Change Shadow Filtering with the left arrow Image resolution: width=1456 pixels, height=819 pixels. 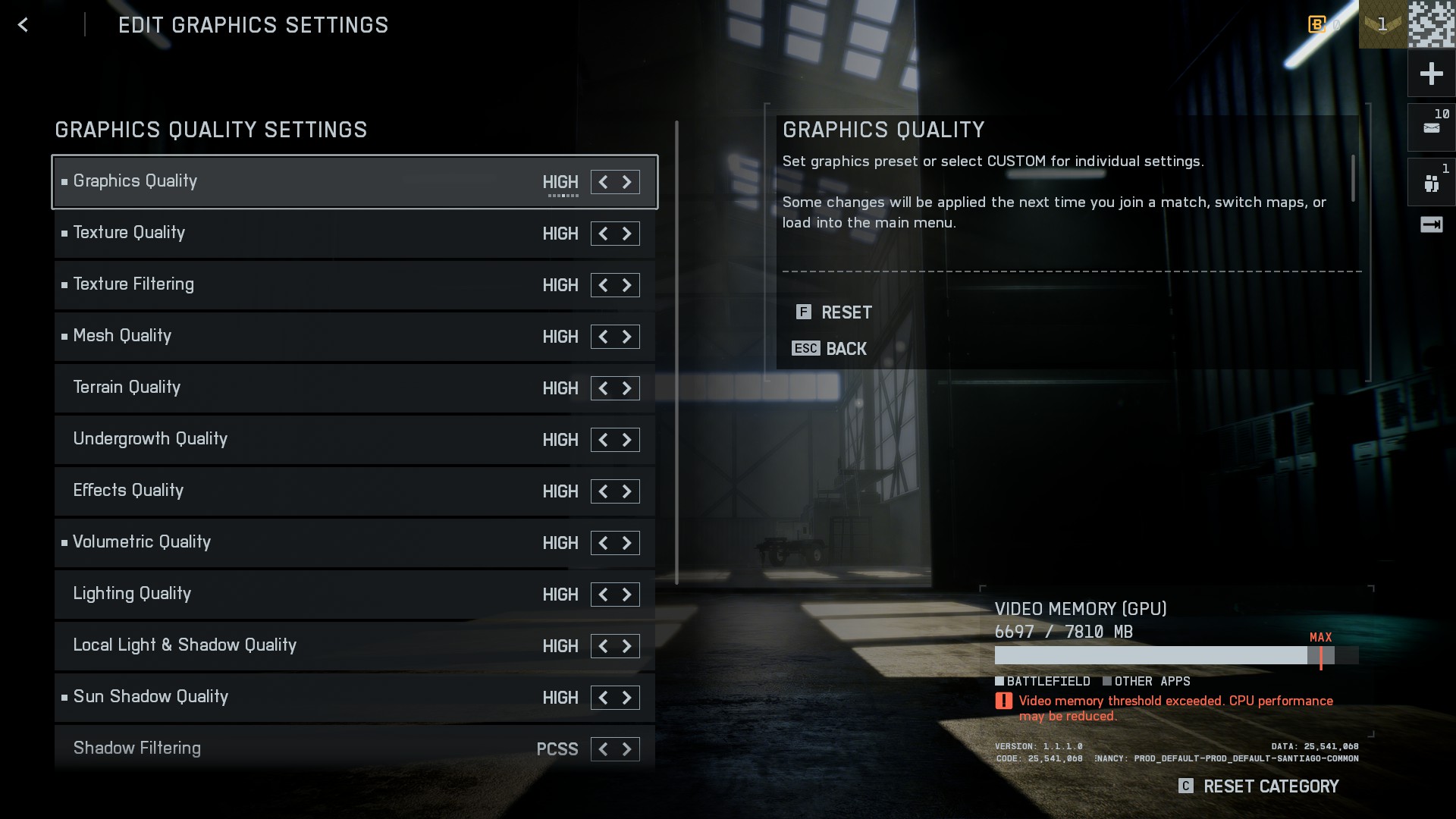pyautogui.click(x=603, y=749)
